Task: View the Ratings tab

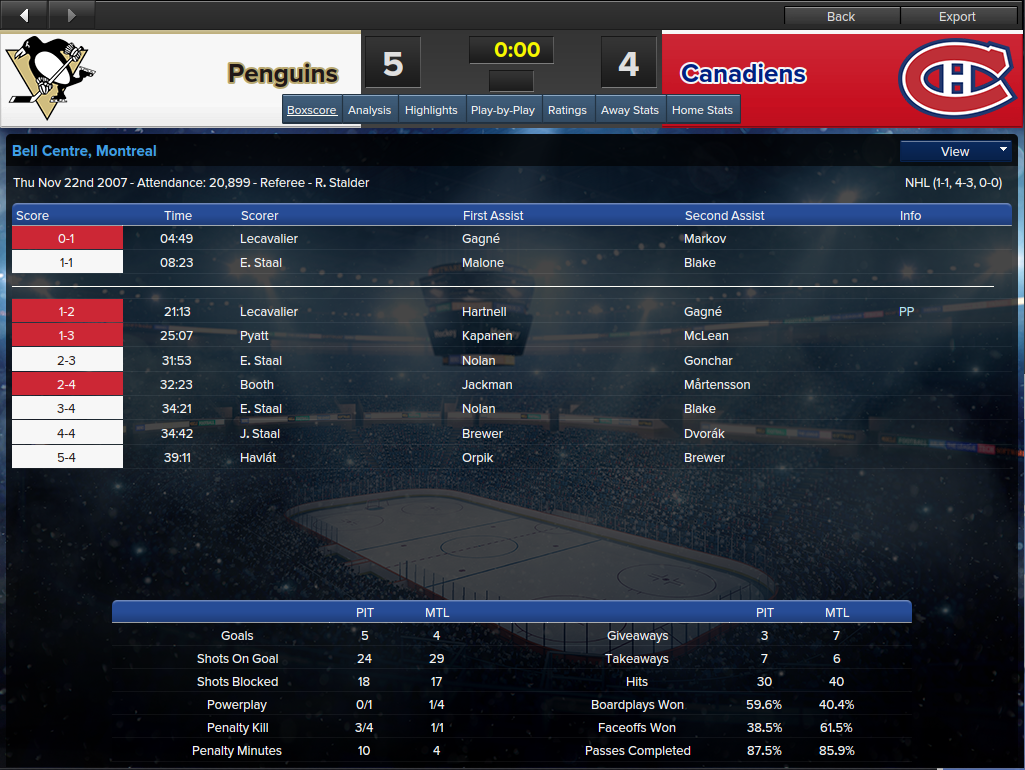Action: 567,110
